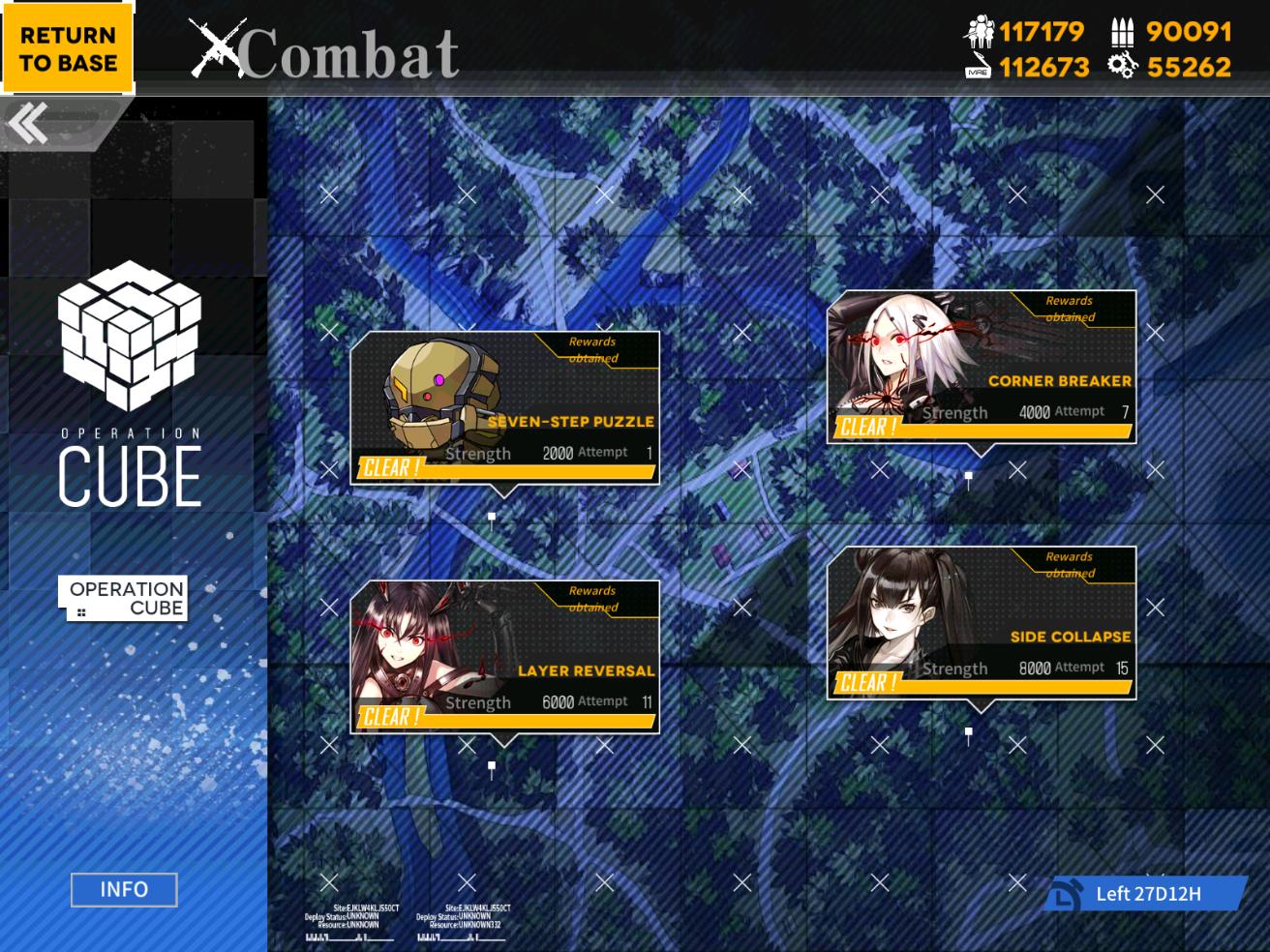The image size is (1270, 952).
Task: Expand Rewards obtained on Layer Reversal
Action: click(x=594, y=598)
